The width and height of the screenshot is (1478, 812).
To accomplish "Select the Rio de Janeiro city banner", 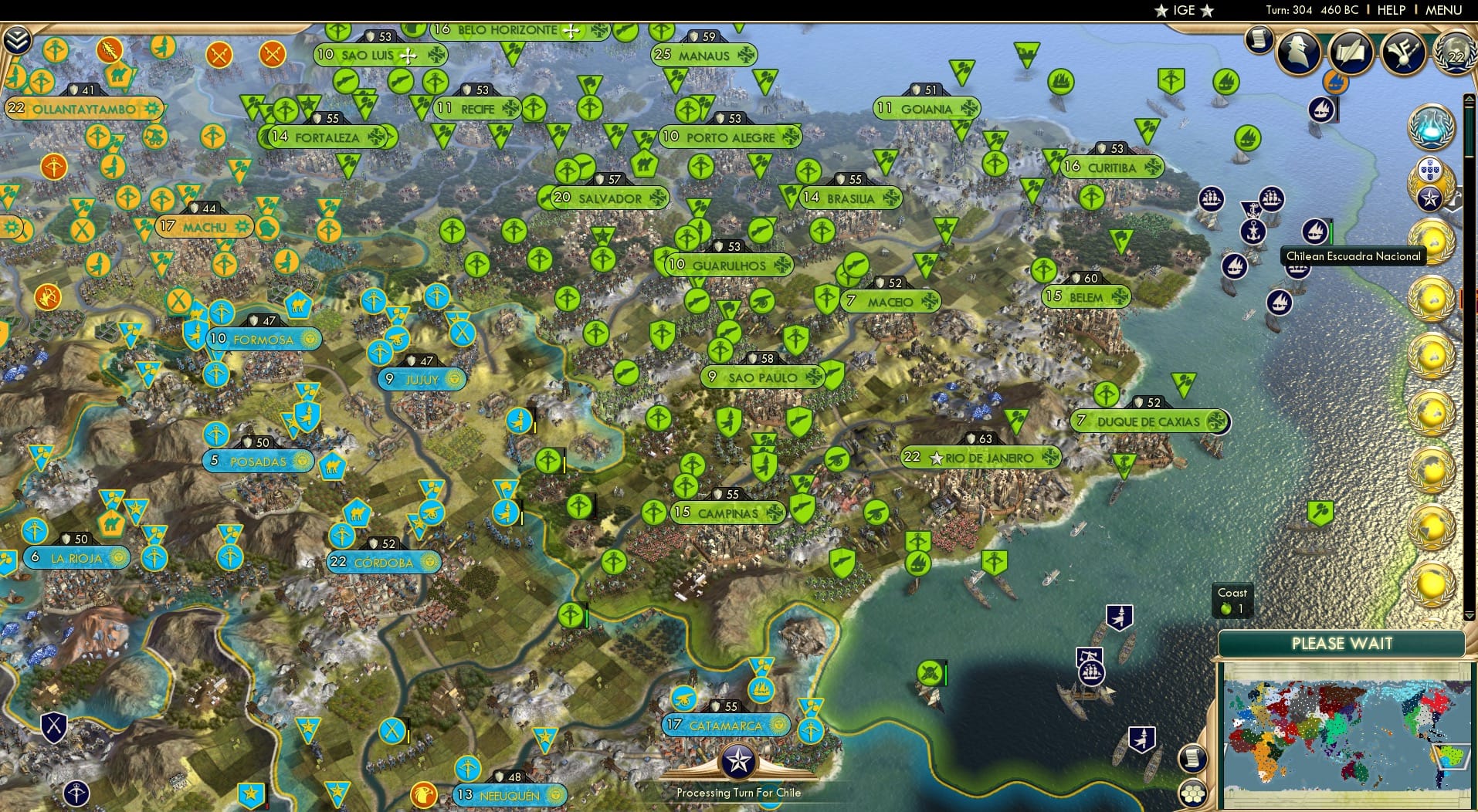I will [x=981, y=457].
